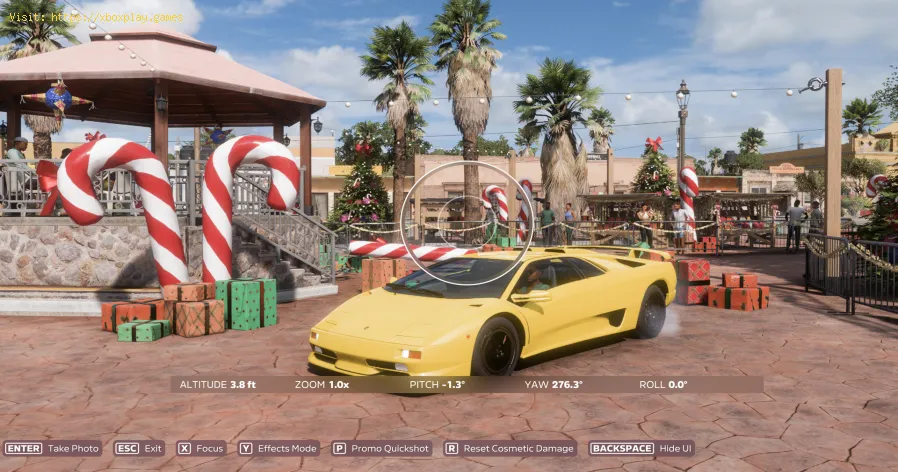Exit photo mode
898x472 pixels.
[139, 449]
